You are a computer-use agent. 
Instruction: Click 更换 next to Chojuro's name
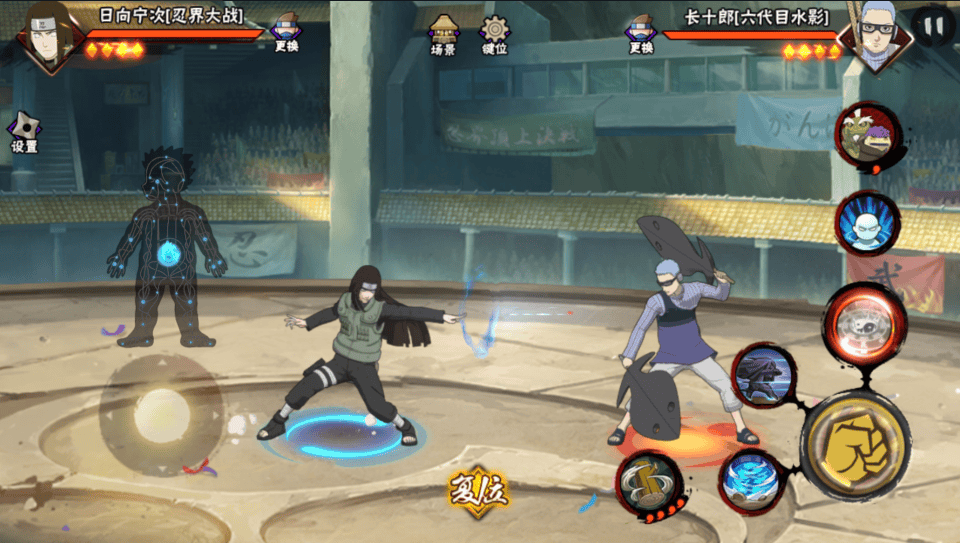coord(641,32)
